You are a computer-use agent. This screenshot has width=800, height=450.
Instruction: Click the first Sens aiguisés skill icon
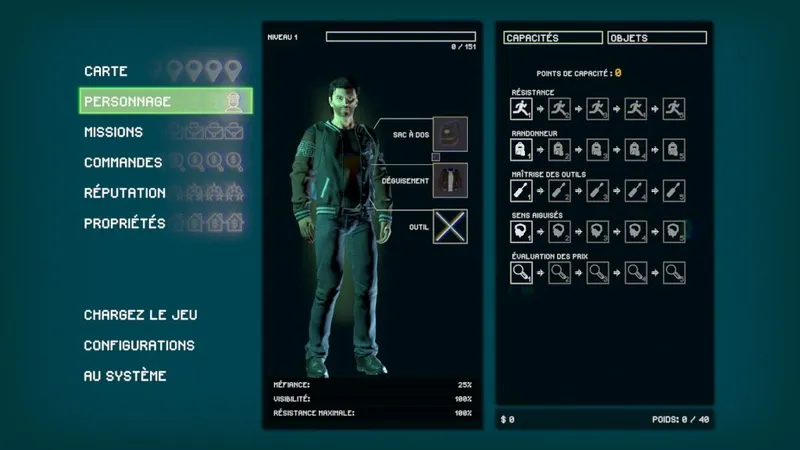coord(521,231)
